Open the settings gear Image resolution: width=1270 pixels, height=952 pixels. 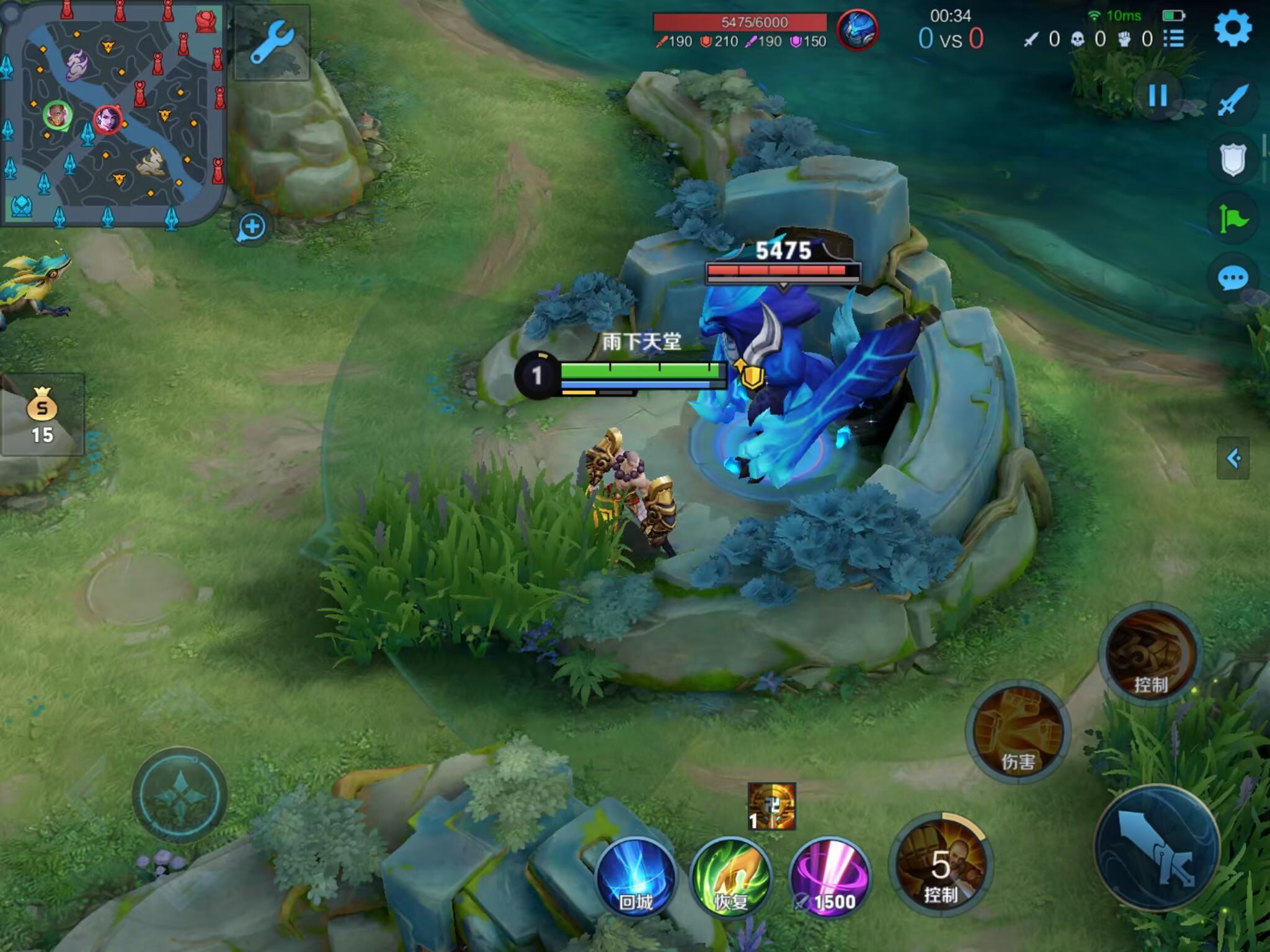tap(1233, 29)
